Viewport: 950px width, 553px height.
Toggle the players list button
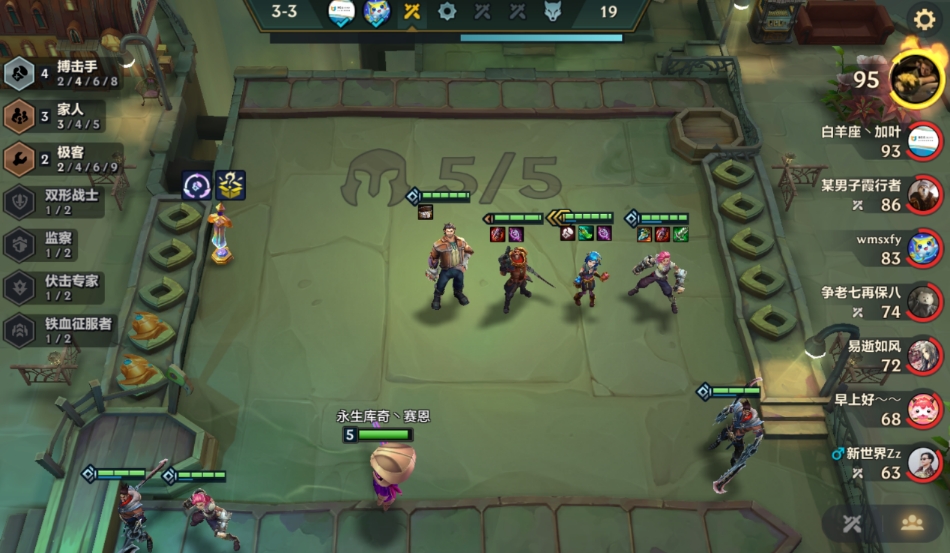(911, 523)
